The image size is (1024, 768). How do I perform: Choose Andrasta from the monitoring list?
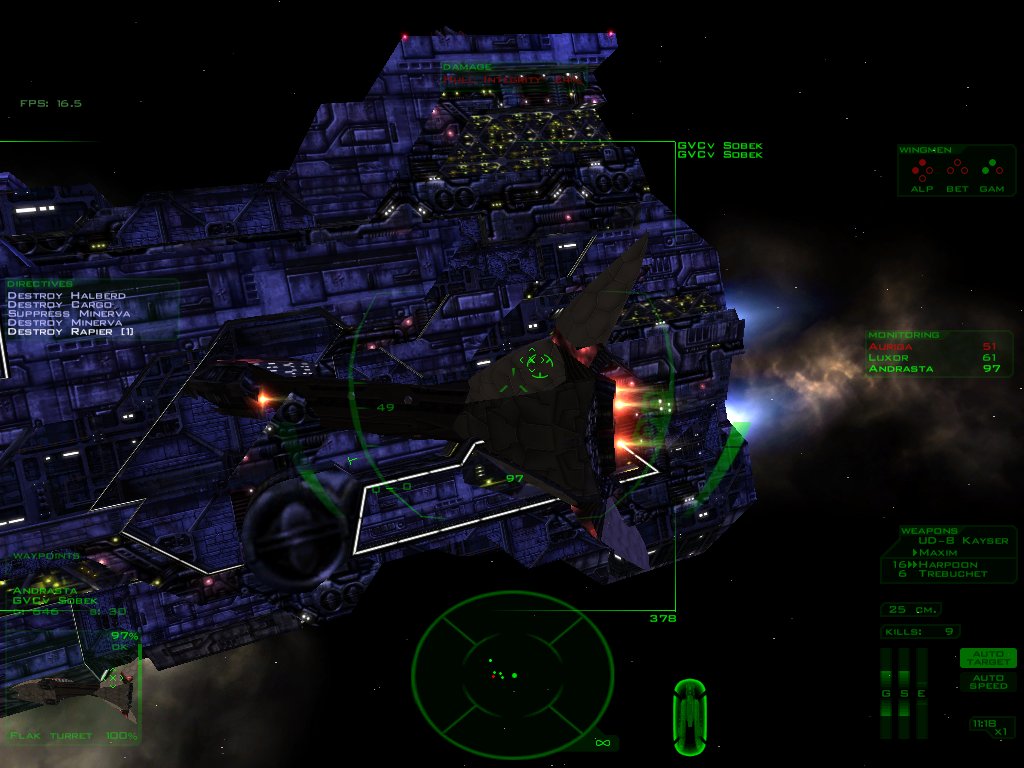click(900, 368)
